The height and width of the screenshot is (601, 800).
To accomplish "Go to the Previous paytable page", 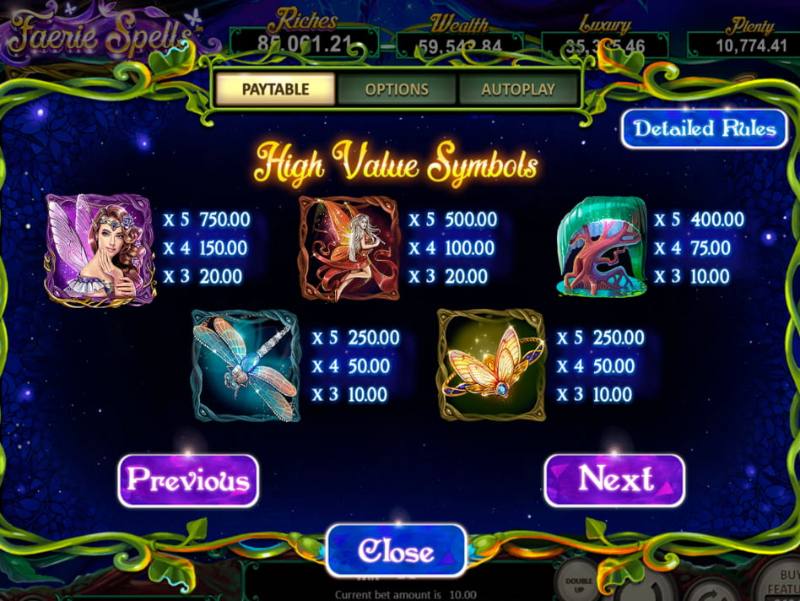I will click(188, 480).
